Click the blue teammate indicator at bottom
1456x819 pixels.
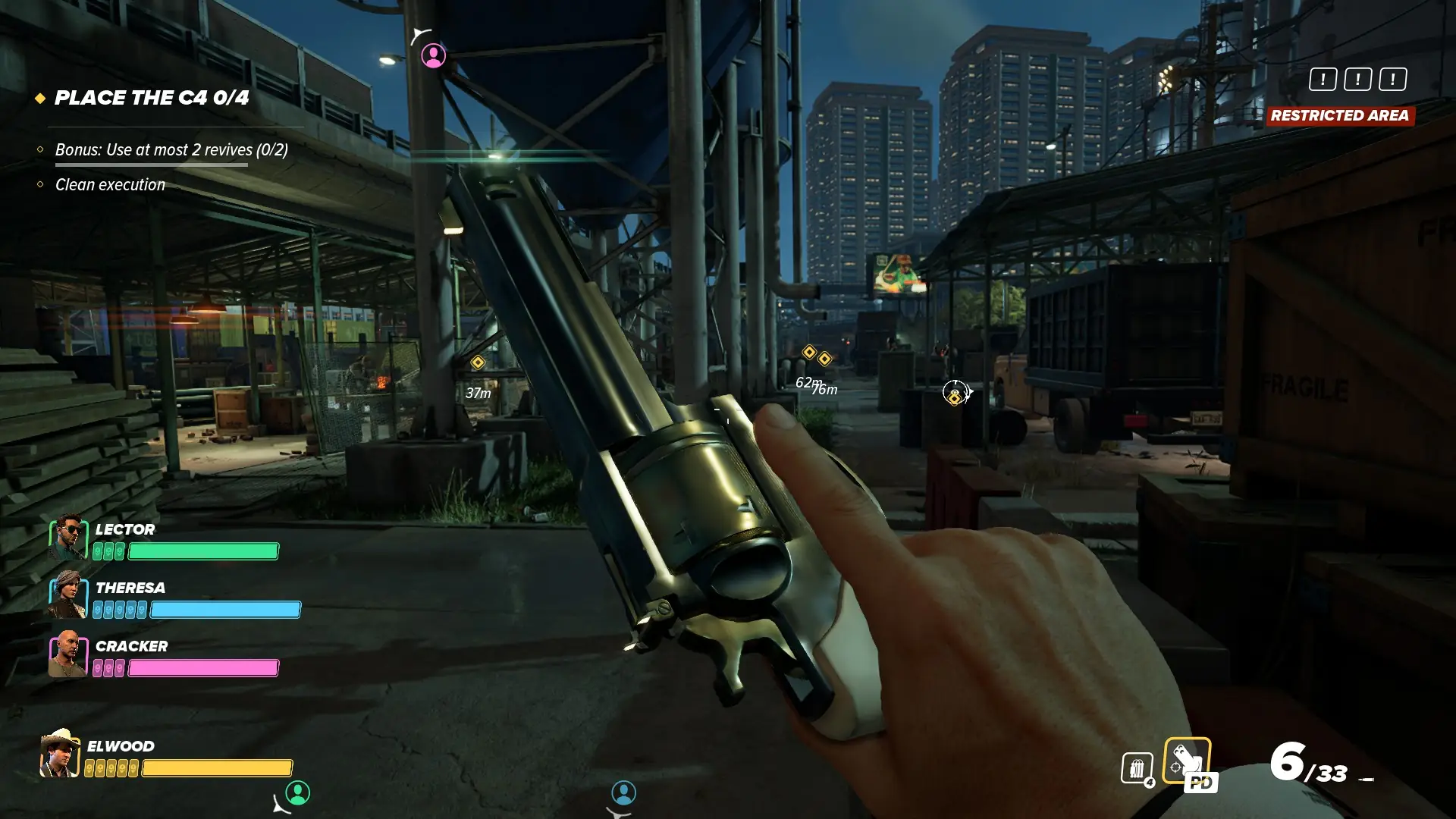(x=623, y=792)
